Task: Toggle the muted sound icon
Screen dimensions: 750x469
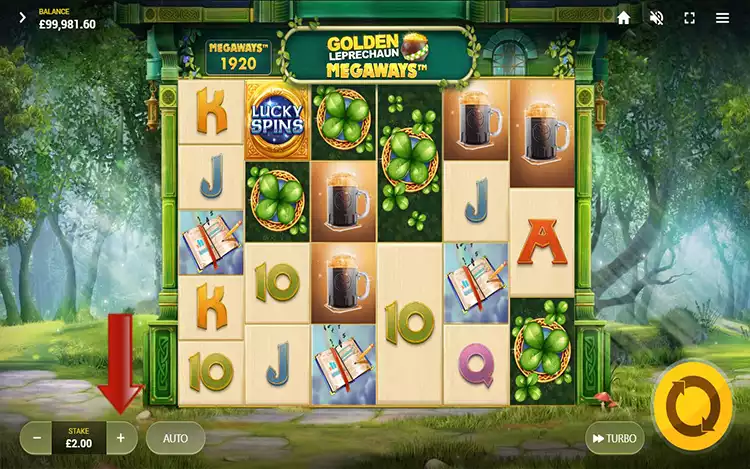Action: click(x=657, y=18)
